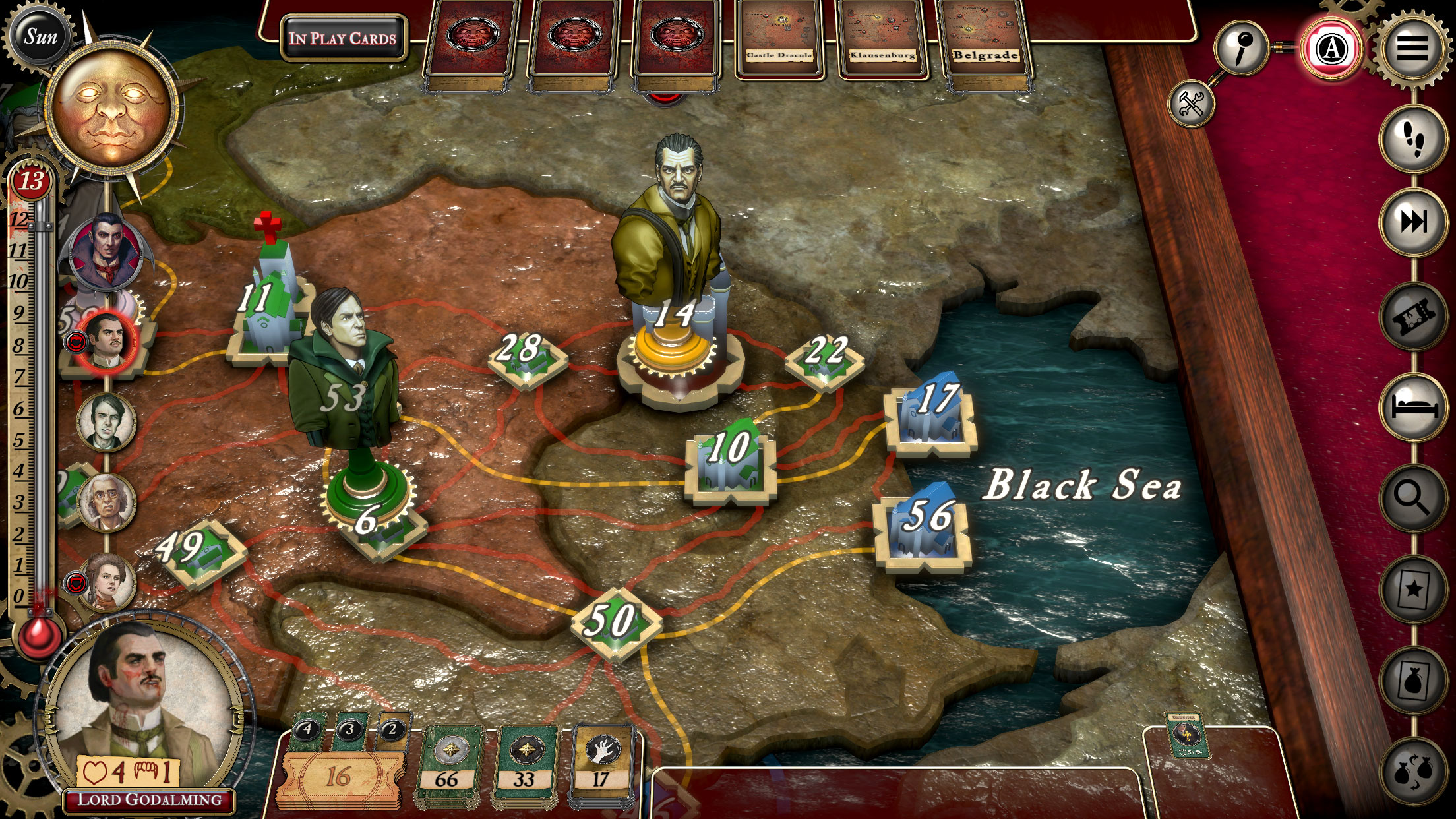
Task: Select the Klausenburg trail card
Action: click(x=882, y=40)
